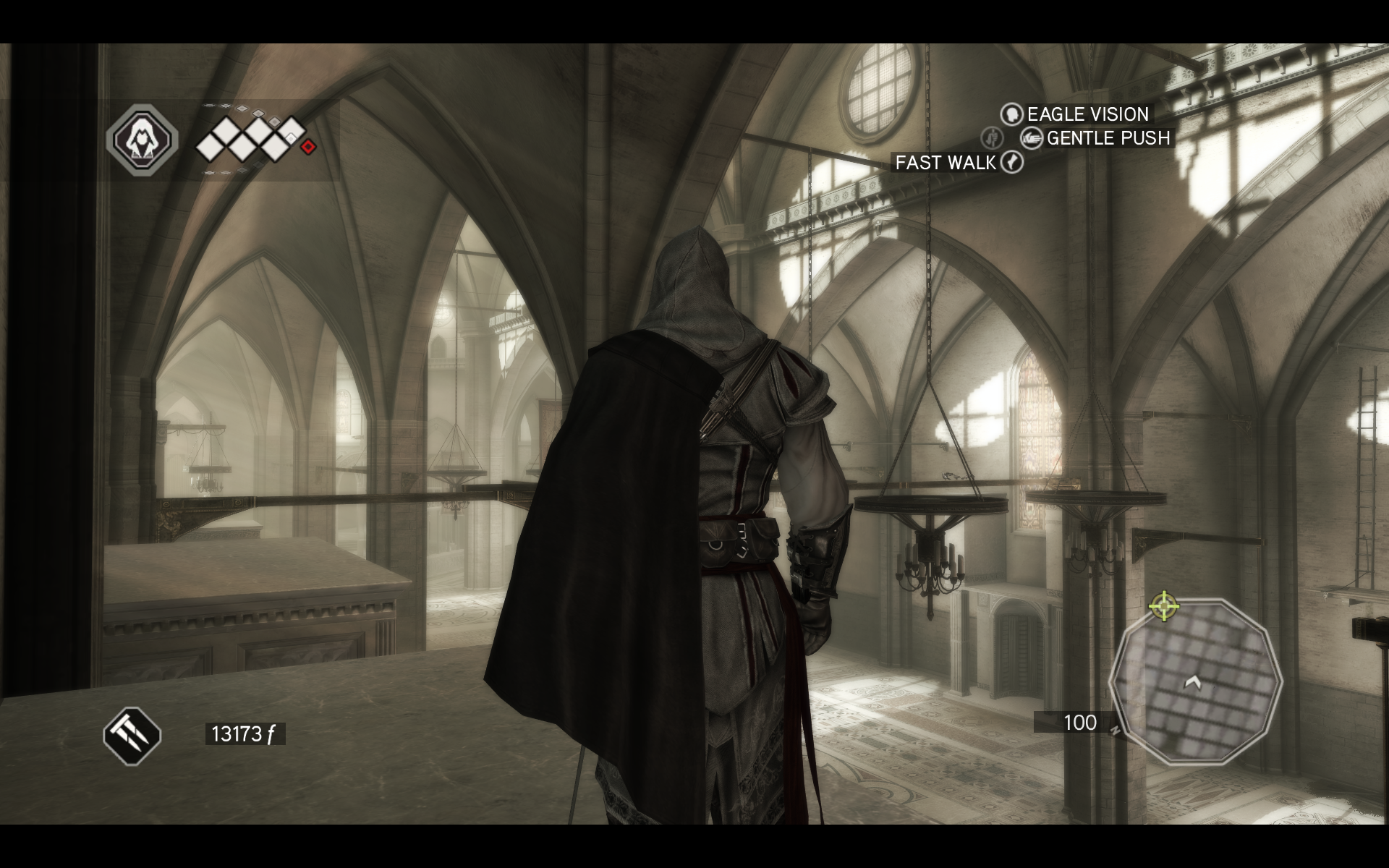Image resolution: width=1389 pixels, height=868 pixels.
Task: Click the assassin hood status icon
Action: tap(142, 140)
